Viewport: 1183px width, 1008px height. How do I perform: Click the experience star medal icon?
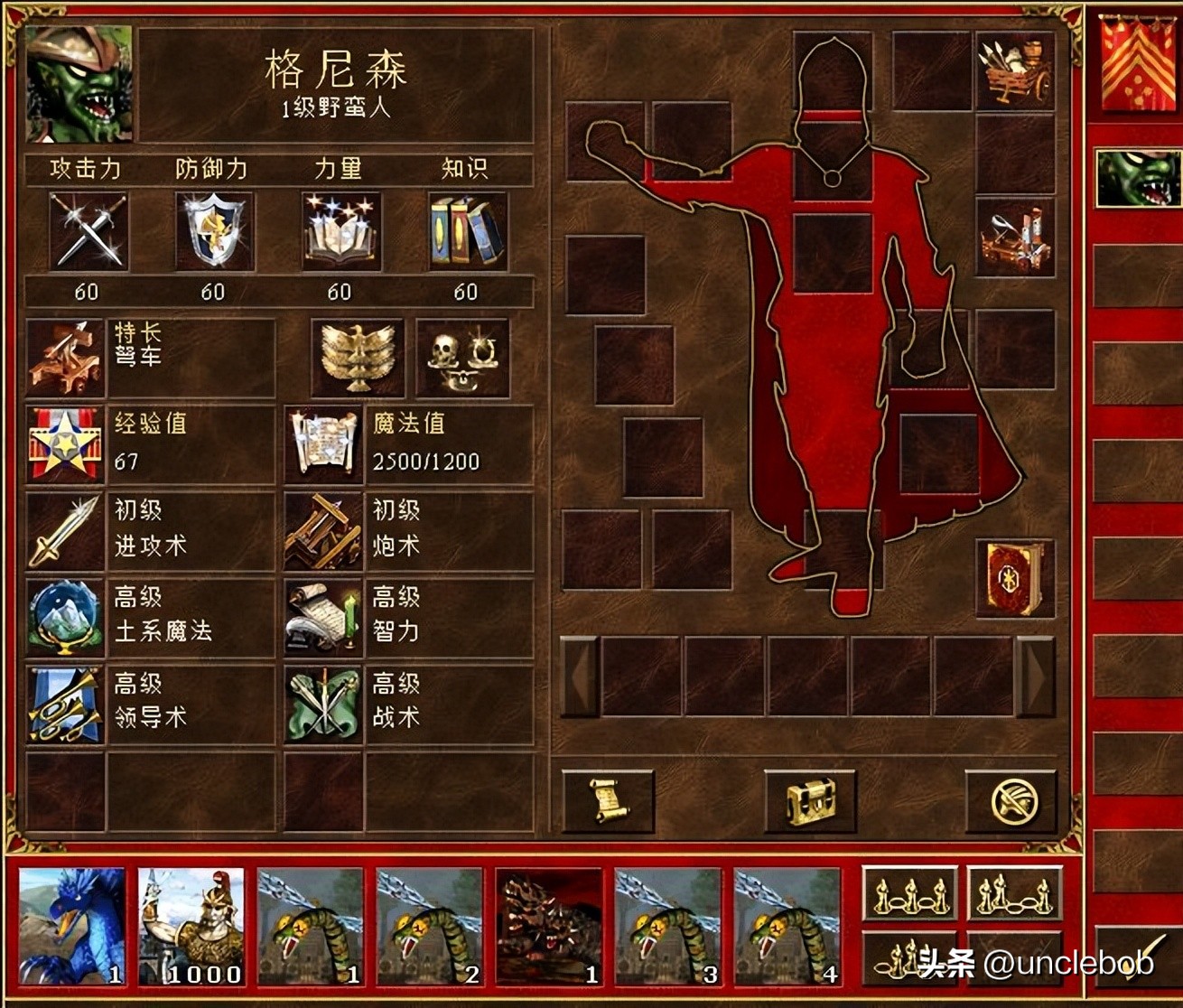pos(65,444)
